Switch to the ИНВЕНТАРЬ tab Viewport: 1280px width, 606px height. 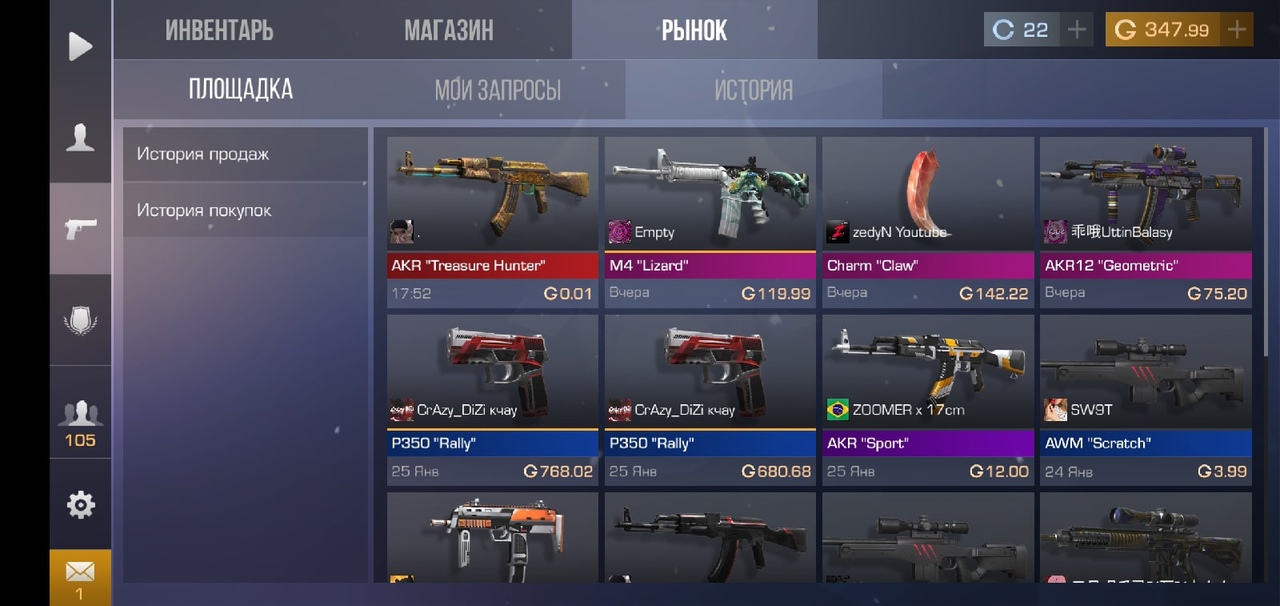[219, 30]
